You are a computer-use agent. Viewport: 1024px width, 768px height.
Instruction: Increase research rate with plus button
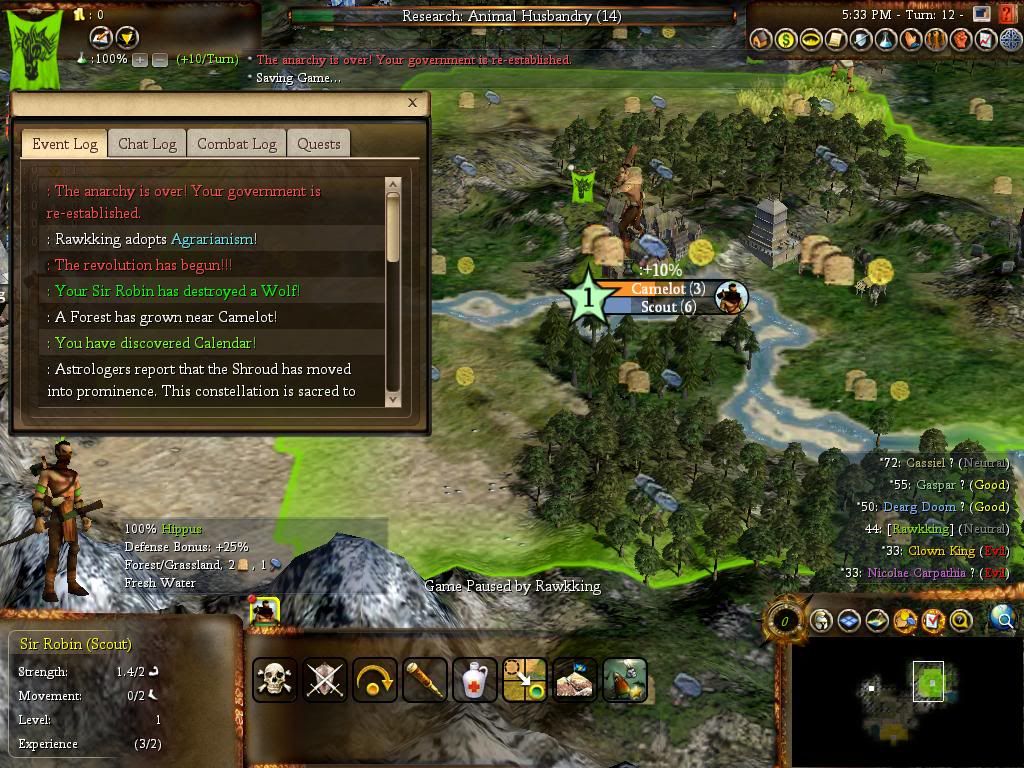pyautogui.click(x=140, y=60)
